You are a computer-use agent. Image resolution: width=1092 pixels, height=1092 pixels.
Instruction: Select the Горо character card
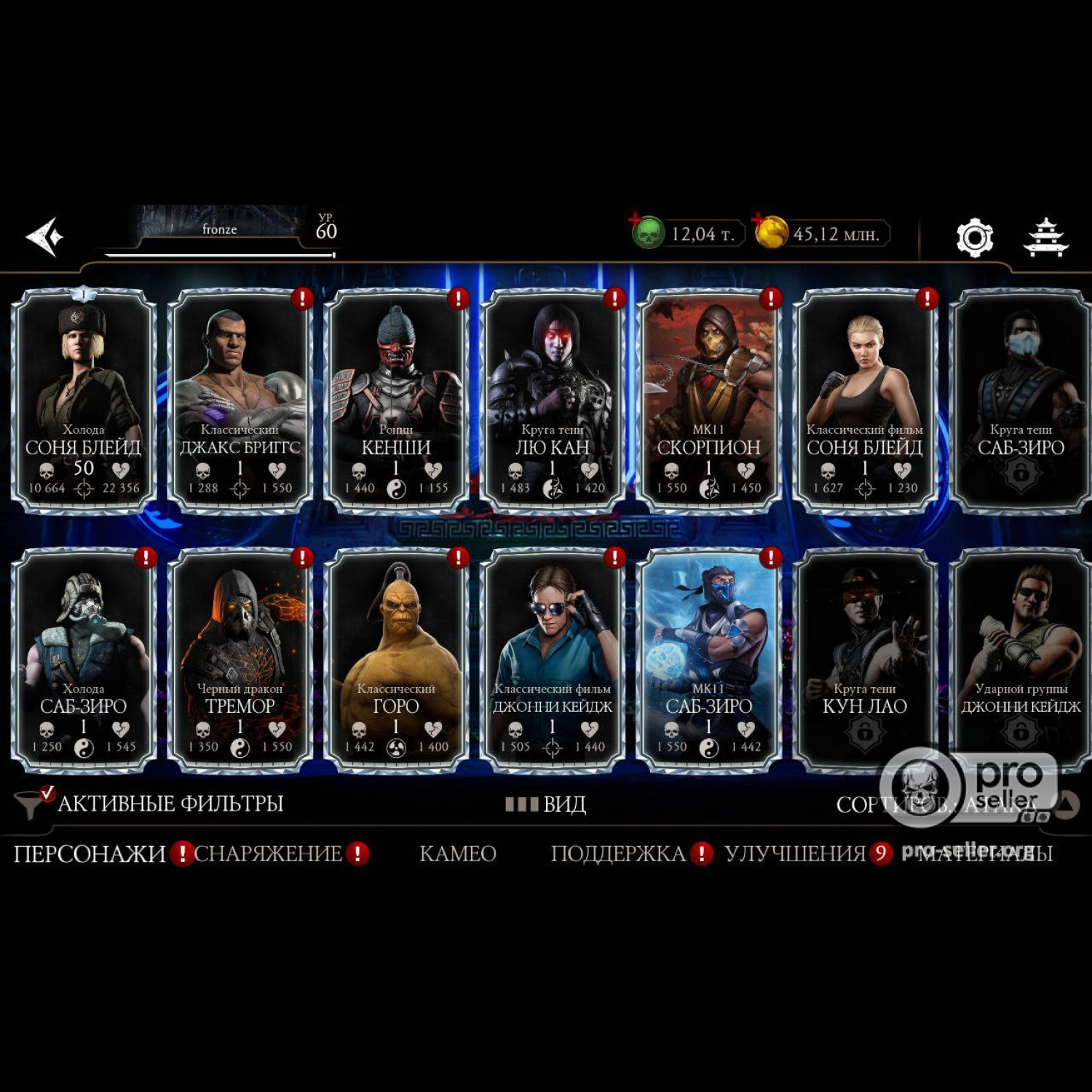pyautogui.click(x=396, y=660)
